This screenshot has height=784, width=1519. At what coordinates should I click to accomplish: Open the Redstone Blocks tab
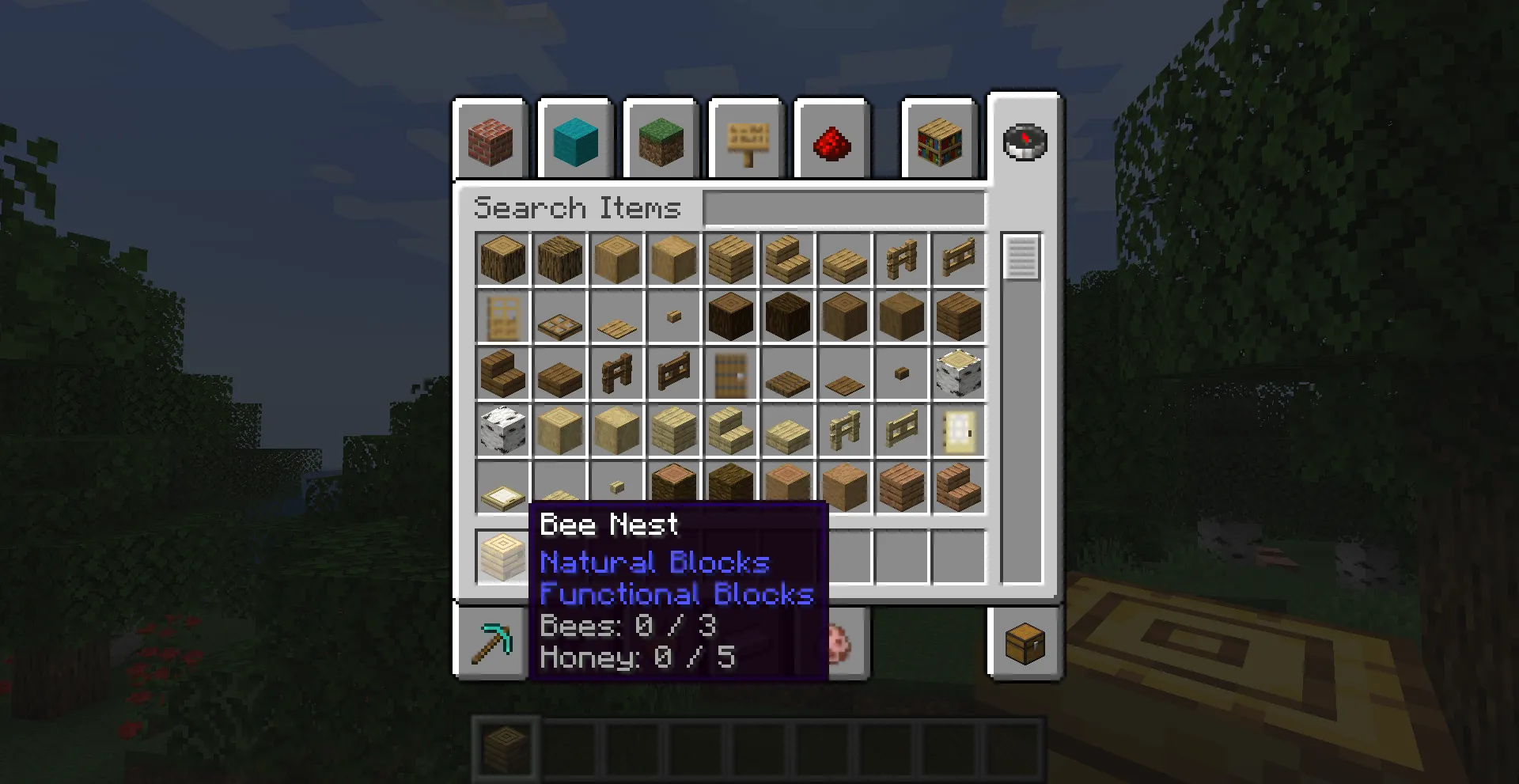[x=831, y=142]
